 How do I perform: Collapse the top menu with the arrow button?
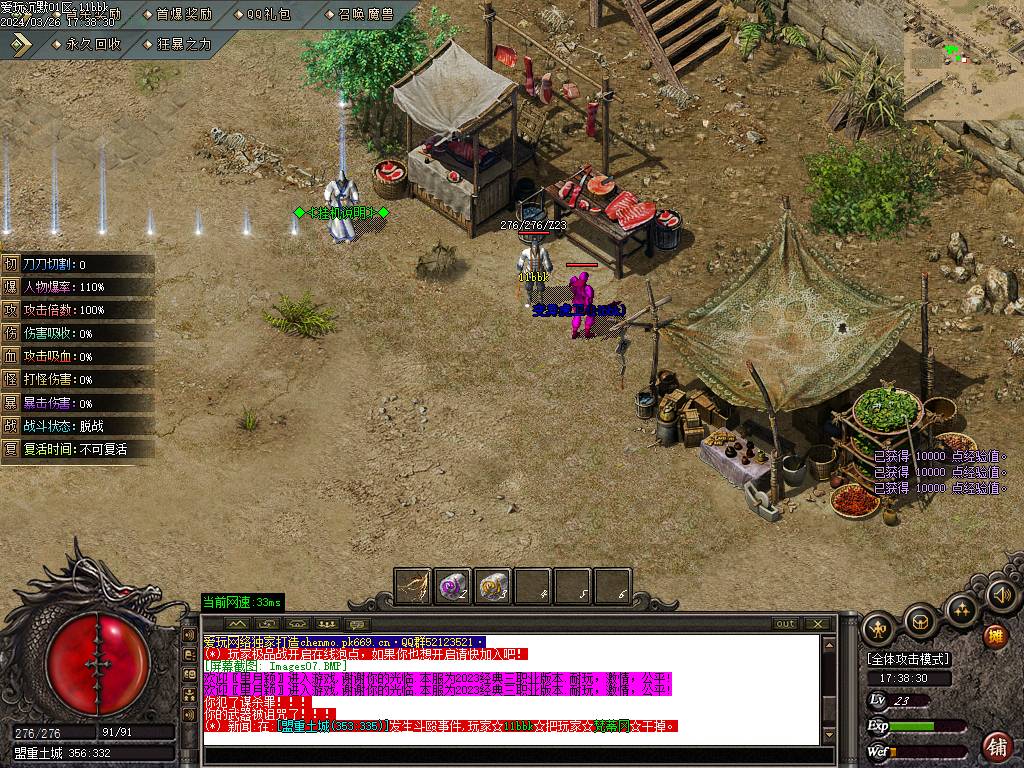(21, 44)
